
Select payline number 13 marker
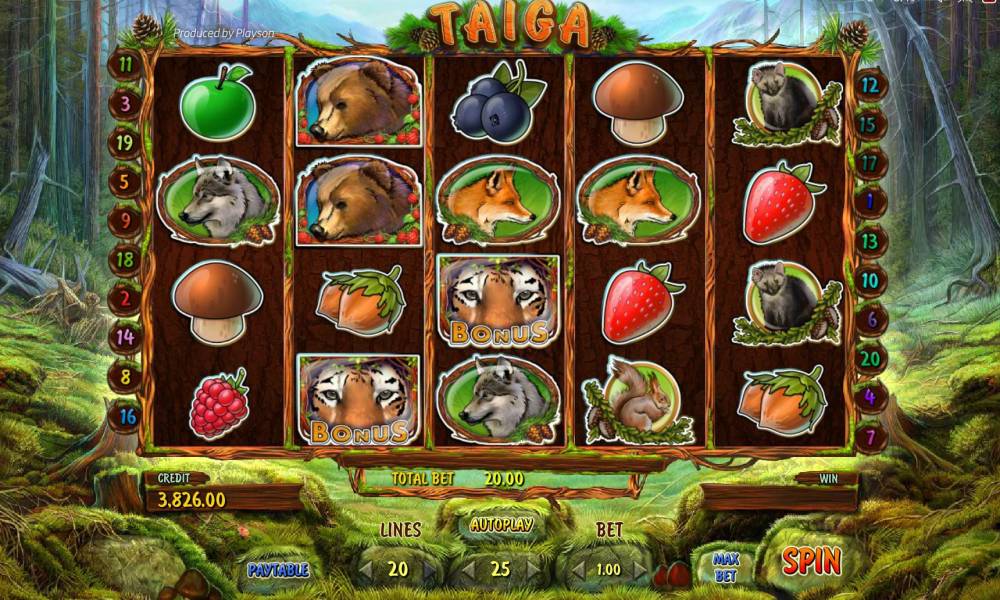pyautogui.click(x=870, y=241)
